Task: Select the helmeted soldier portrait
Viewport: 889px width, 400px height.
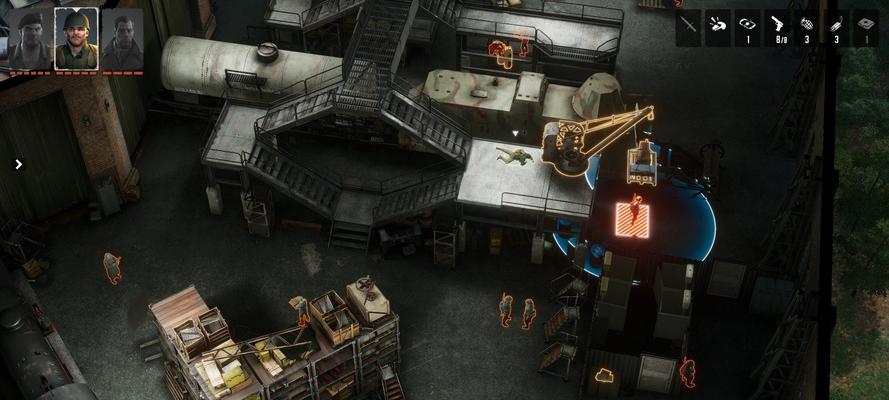Action: (76, 38)
